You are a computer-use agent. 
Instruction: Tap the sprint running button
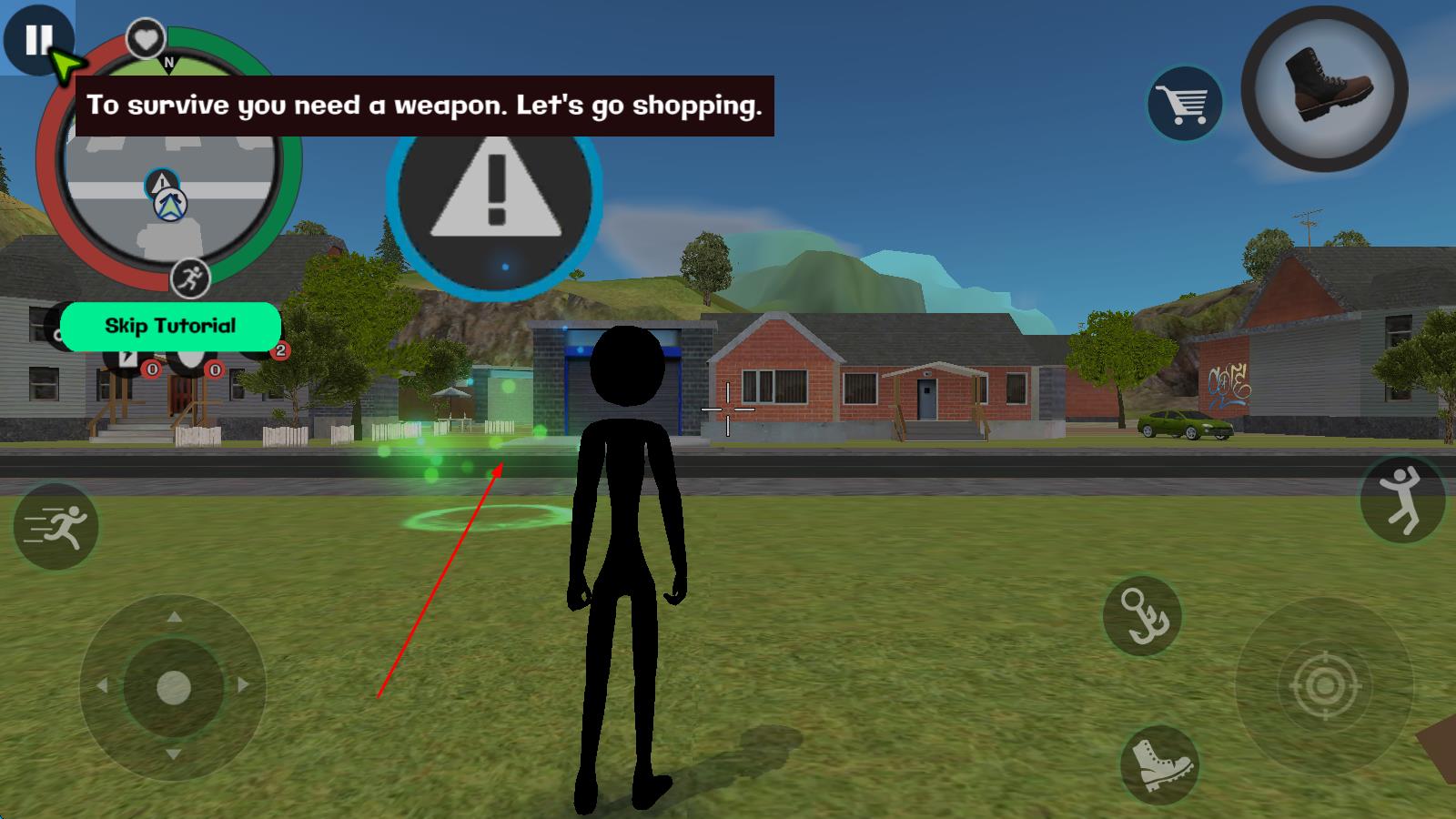click(x=56, y=527)
